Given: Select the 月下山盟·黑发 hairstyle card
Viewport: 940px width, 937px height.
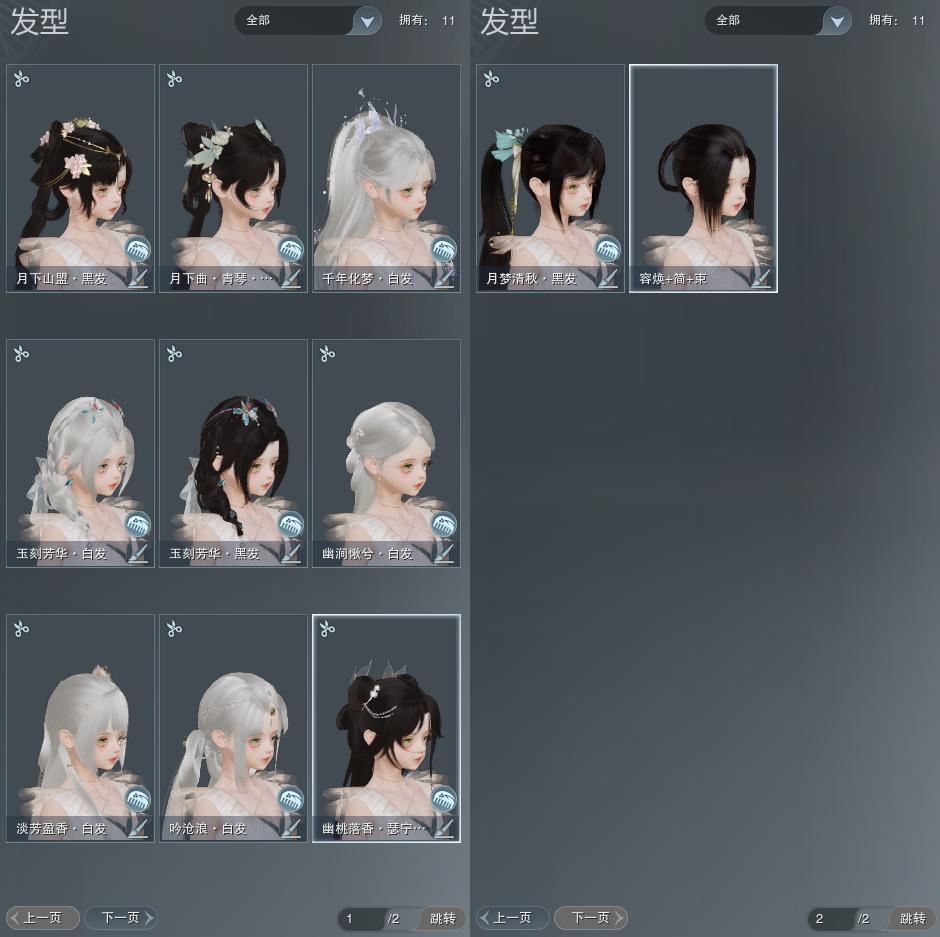Looking at the screenshot, I should [80, 170].
